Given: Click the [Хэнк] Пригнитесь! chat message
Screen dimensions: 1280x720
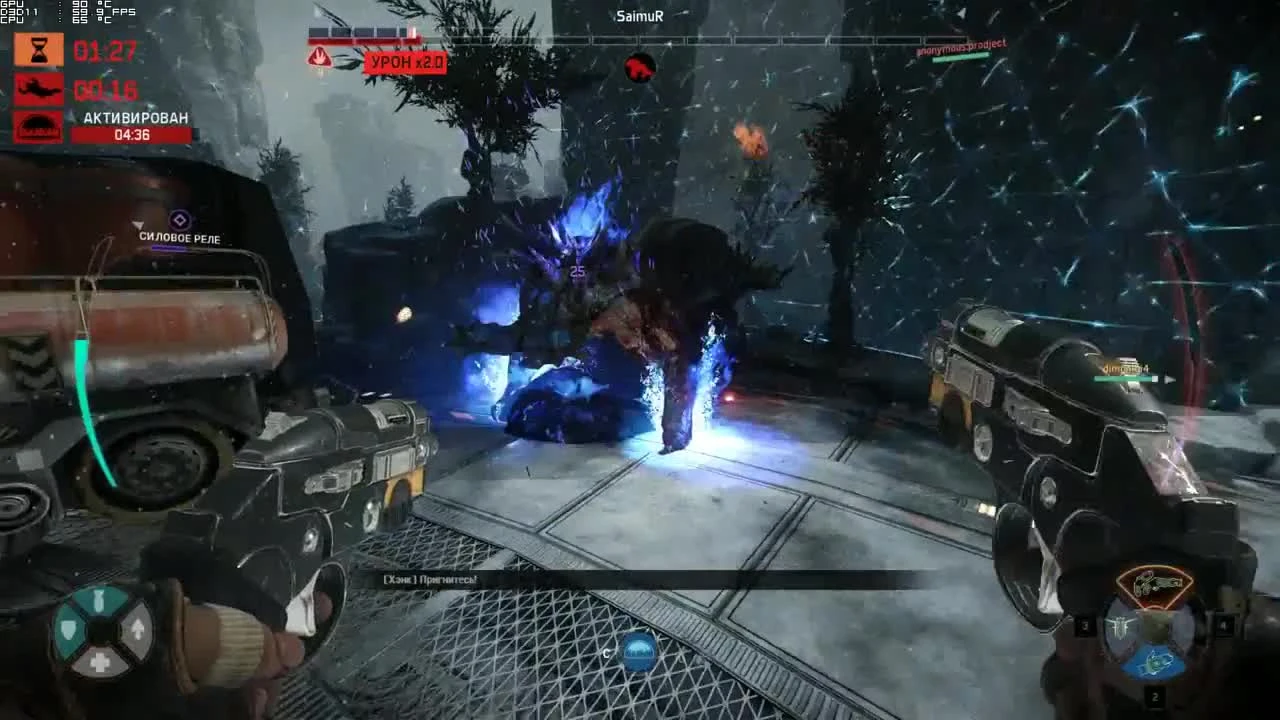Looking at the screenshot, I should point(430,577).
